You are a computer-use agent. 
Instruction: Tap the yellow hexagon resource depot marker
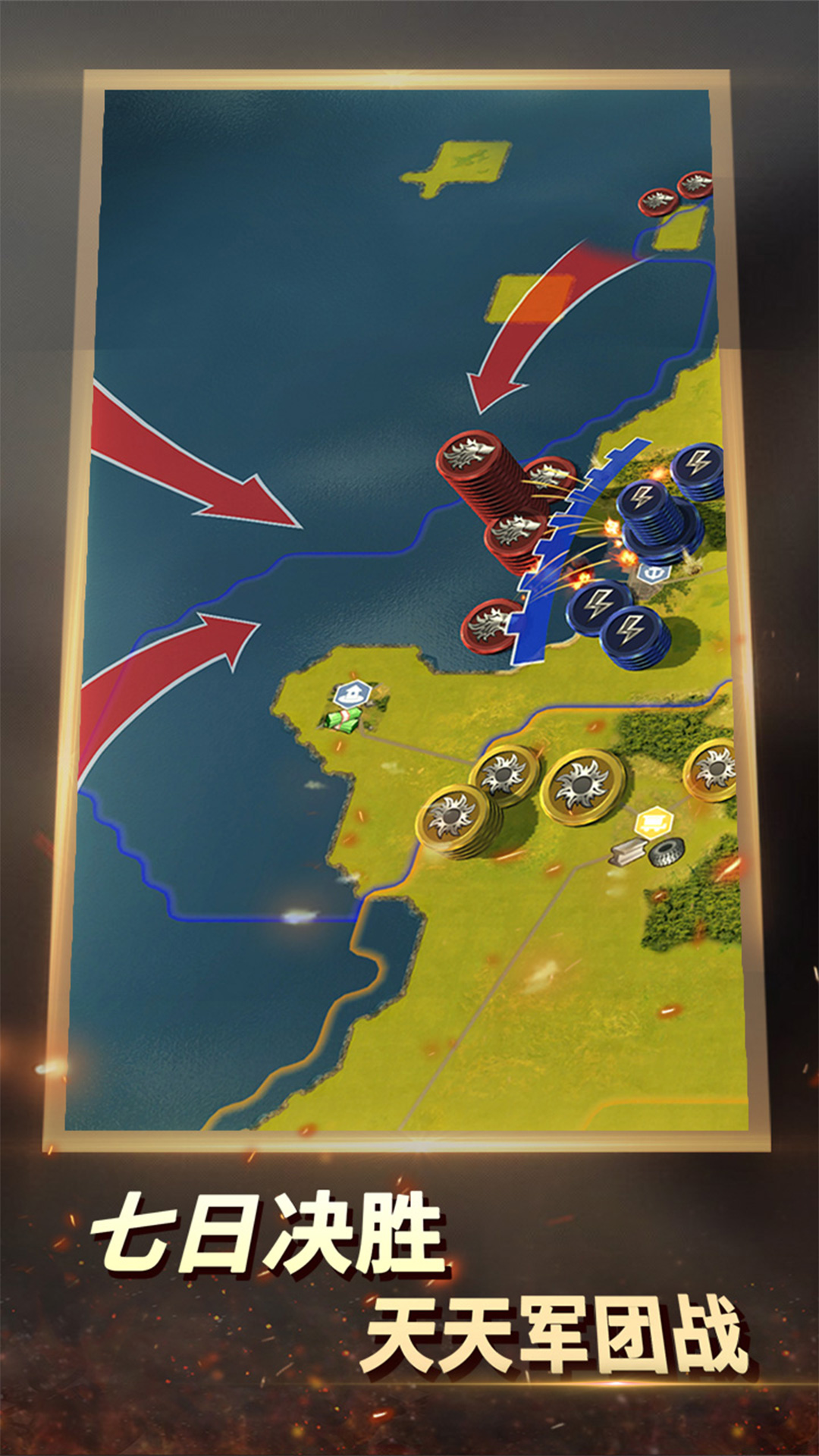tap(654, 821)
